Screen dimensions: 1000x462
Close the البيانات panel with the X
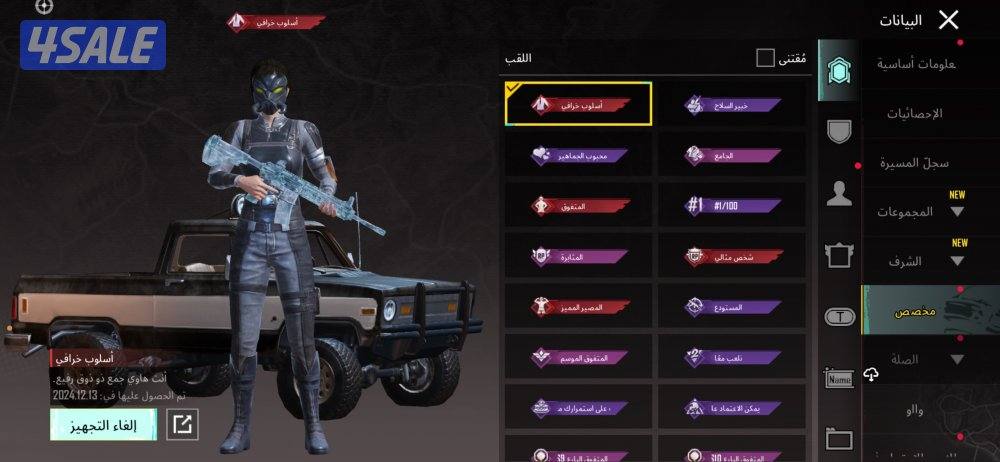[948, 20]
